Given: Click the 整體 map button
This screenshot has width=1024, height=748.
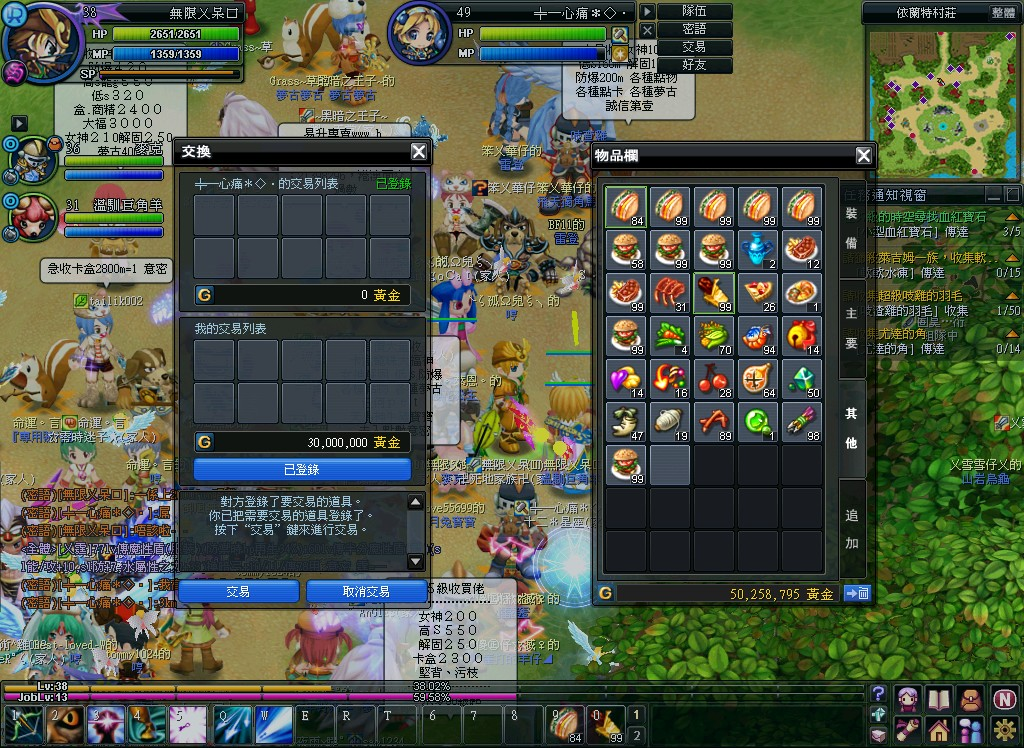Looking at the screenshot, I should click(1003, 13).
